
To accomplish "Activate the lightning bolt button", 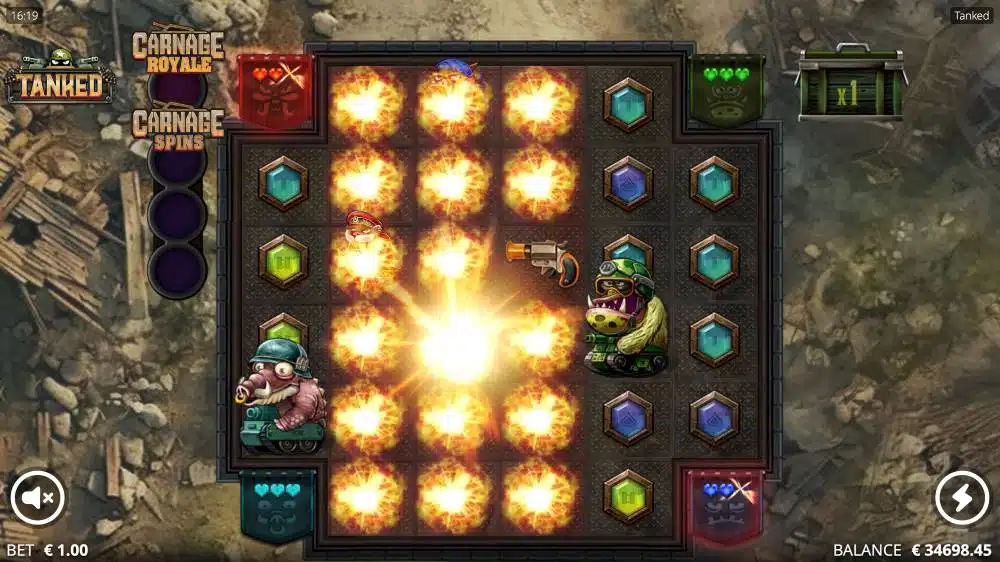I will 962,498.
